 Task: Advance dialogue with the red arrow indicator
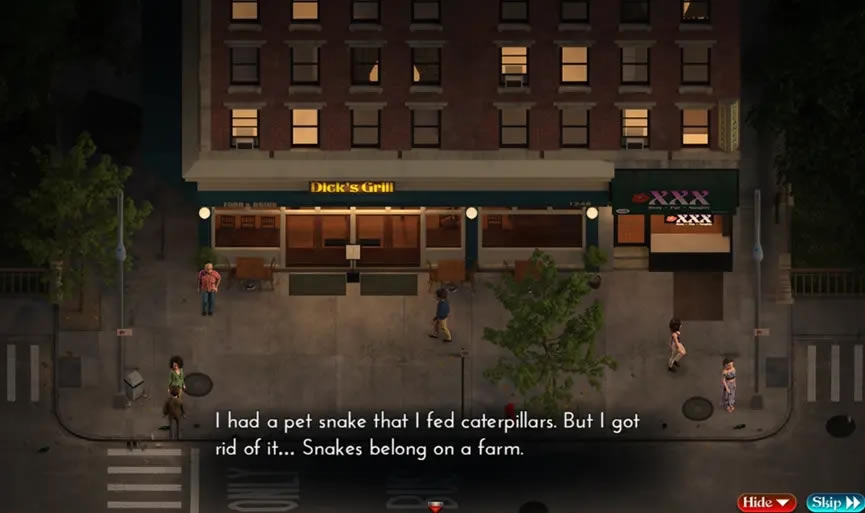click(x=434, y=506)
